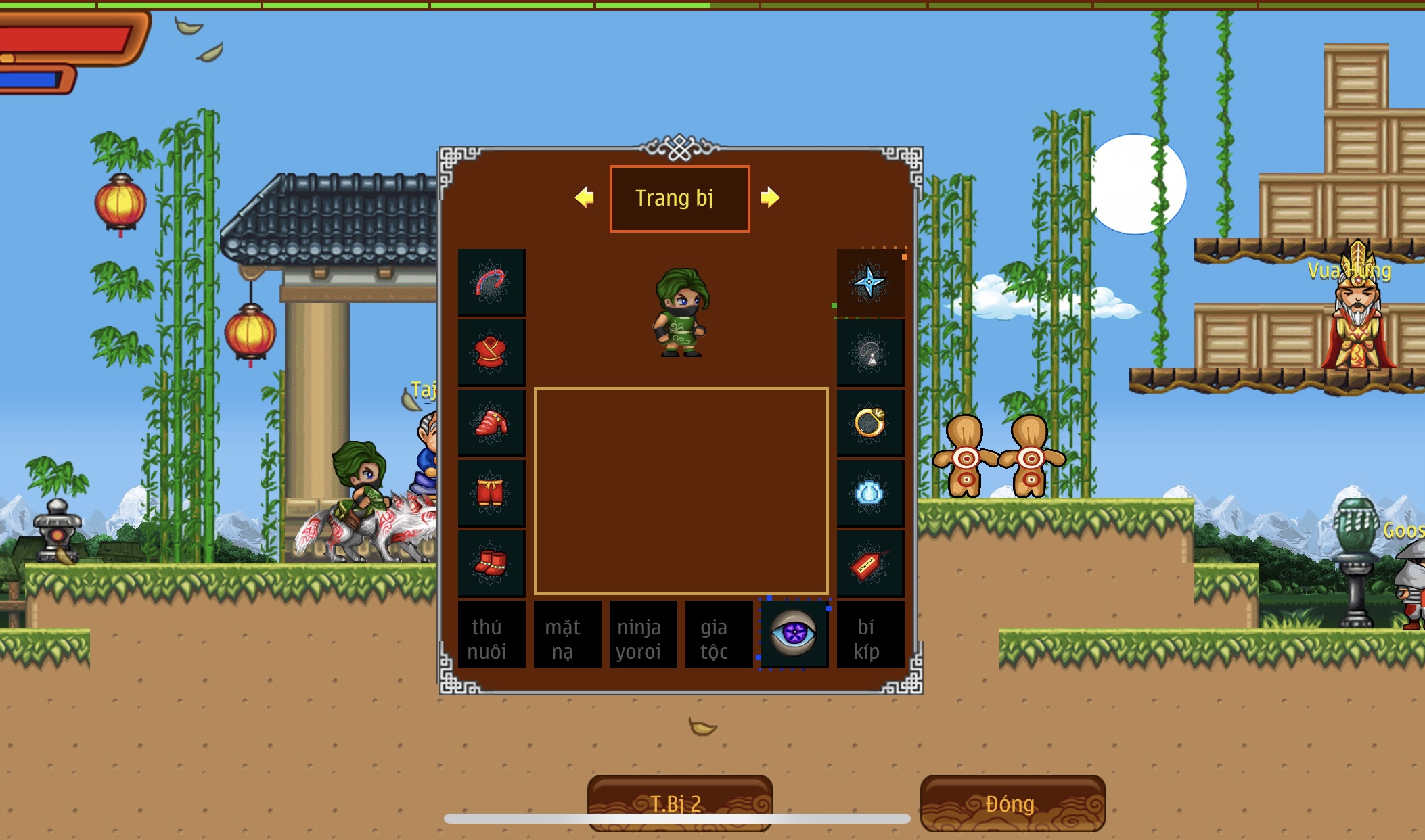The image size is (1425, 840).
Task: Select the red glove equipment slot
Action: [x=491, y=423]
